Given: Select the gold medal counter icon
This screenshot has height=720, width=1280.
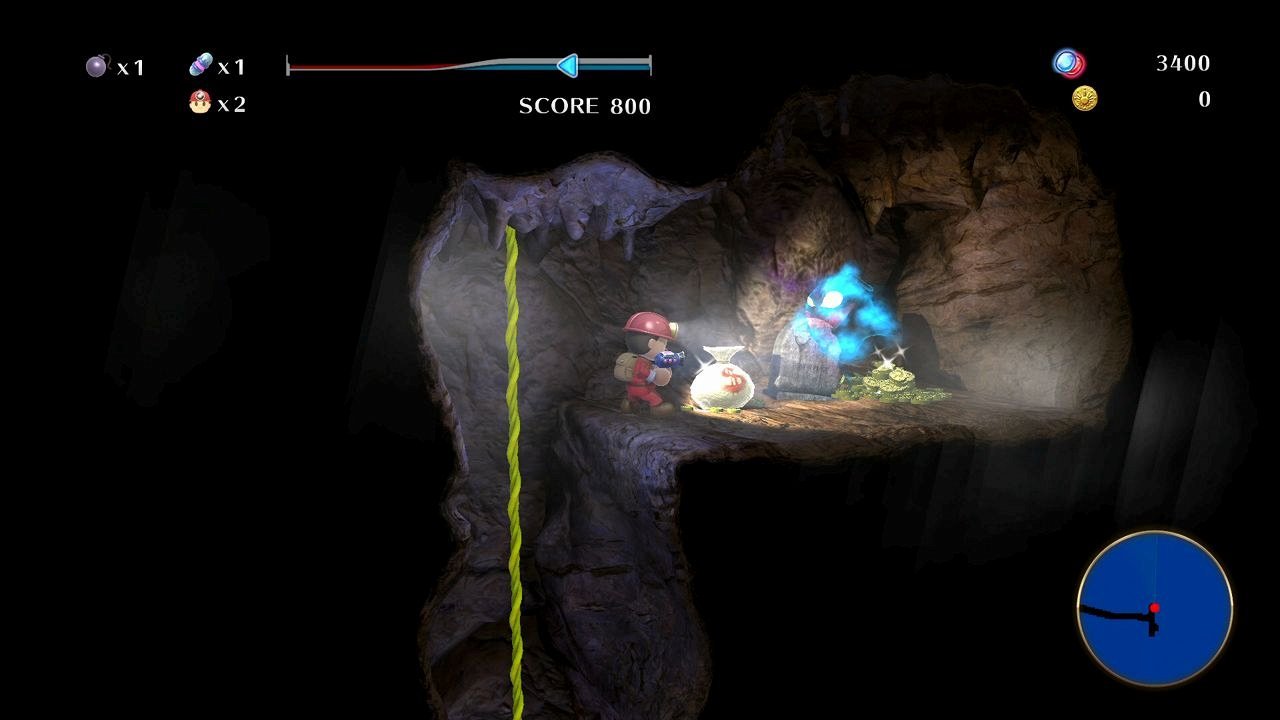Looking at the screenshot, I should [x=1085, y=99].
